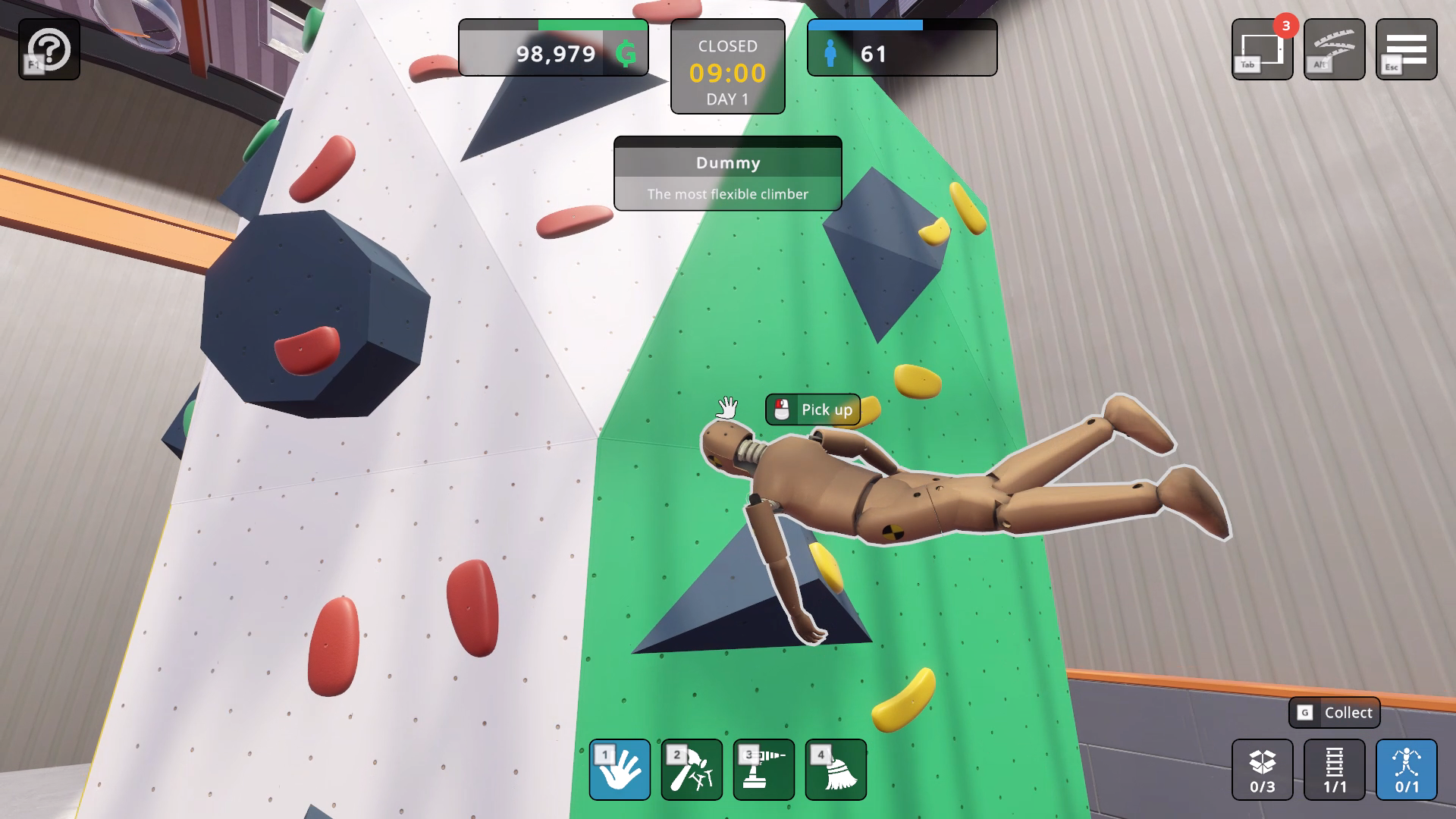The height and width of the screenshot is (819, 1456).
Task: Select the hammer building tool in slot 2
Action: [x=692, y=770]
